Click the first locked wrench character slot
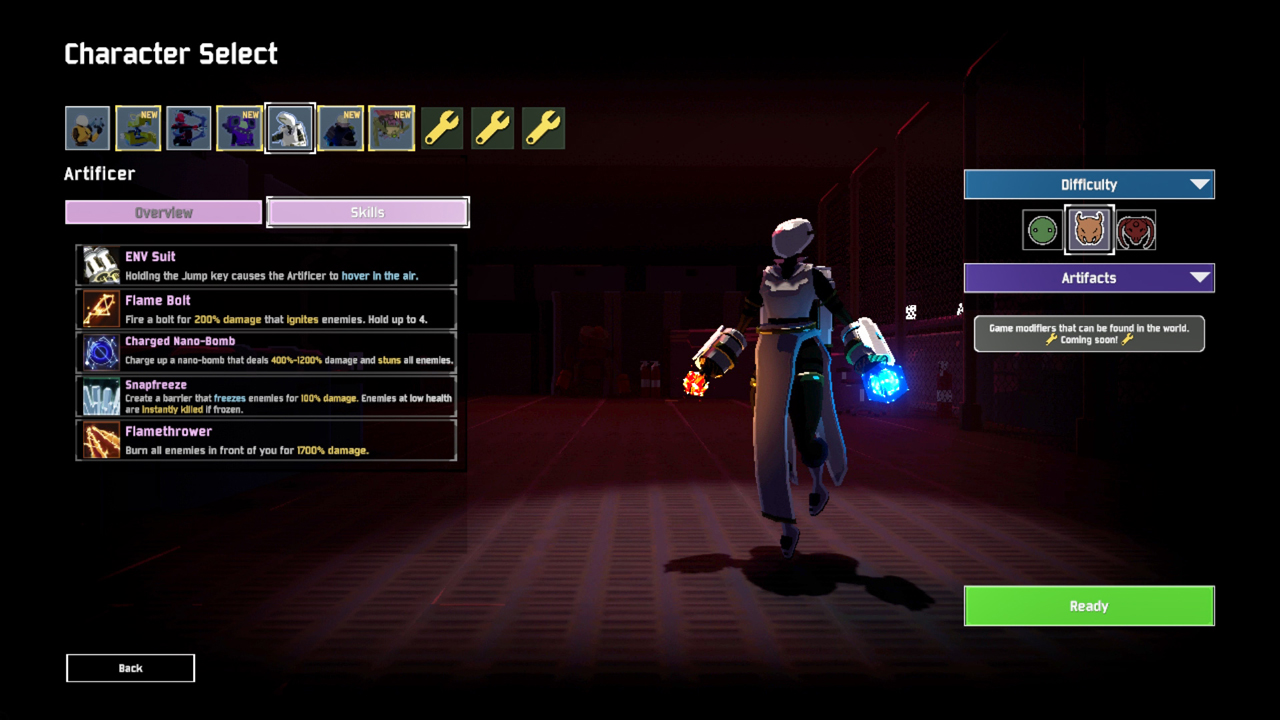The height and width of the screenshot is (720, 1280). tap(441, 127)
